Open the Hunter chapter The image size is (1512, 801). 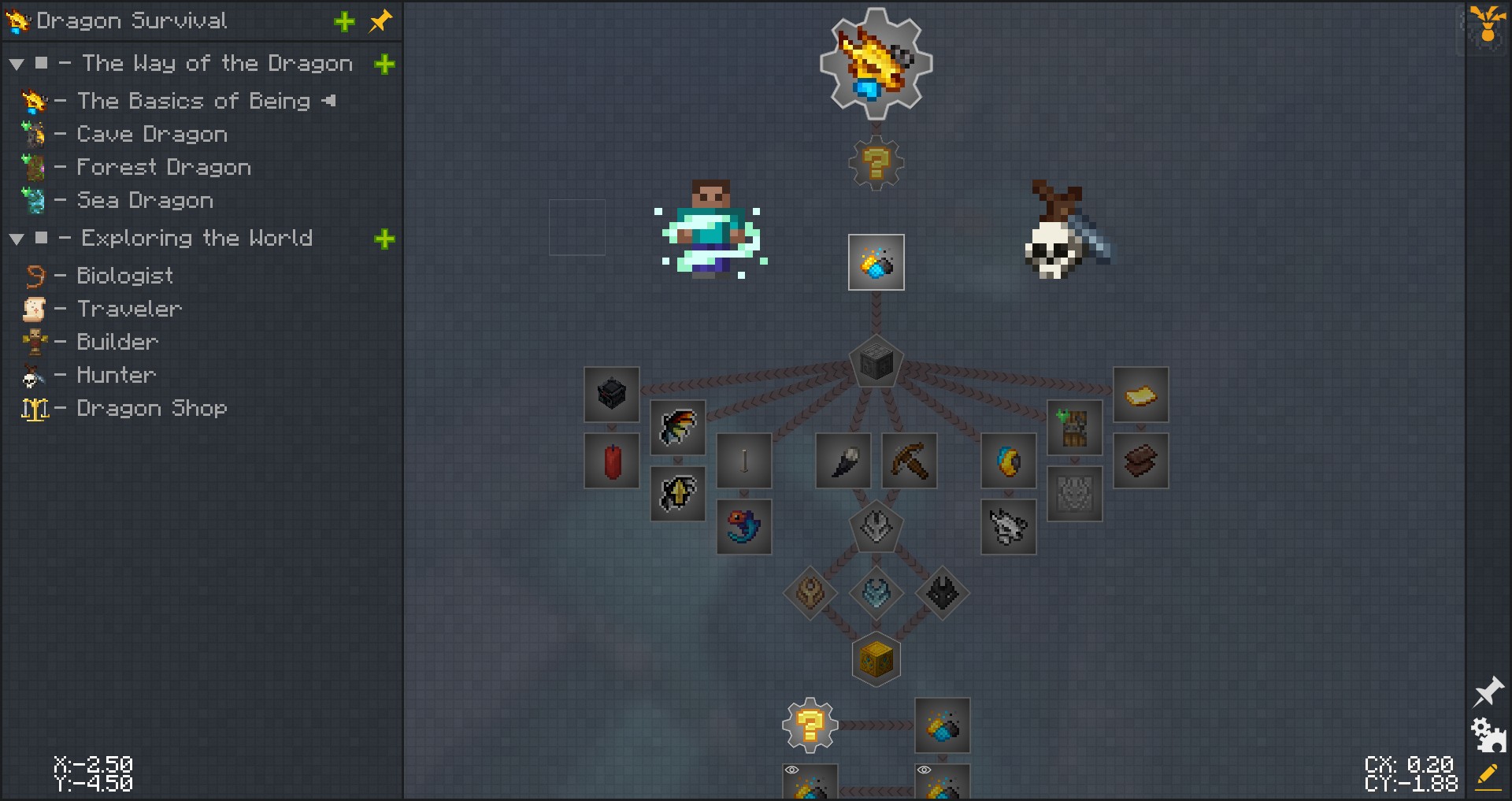pos(116,375)
